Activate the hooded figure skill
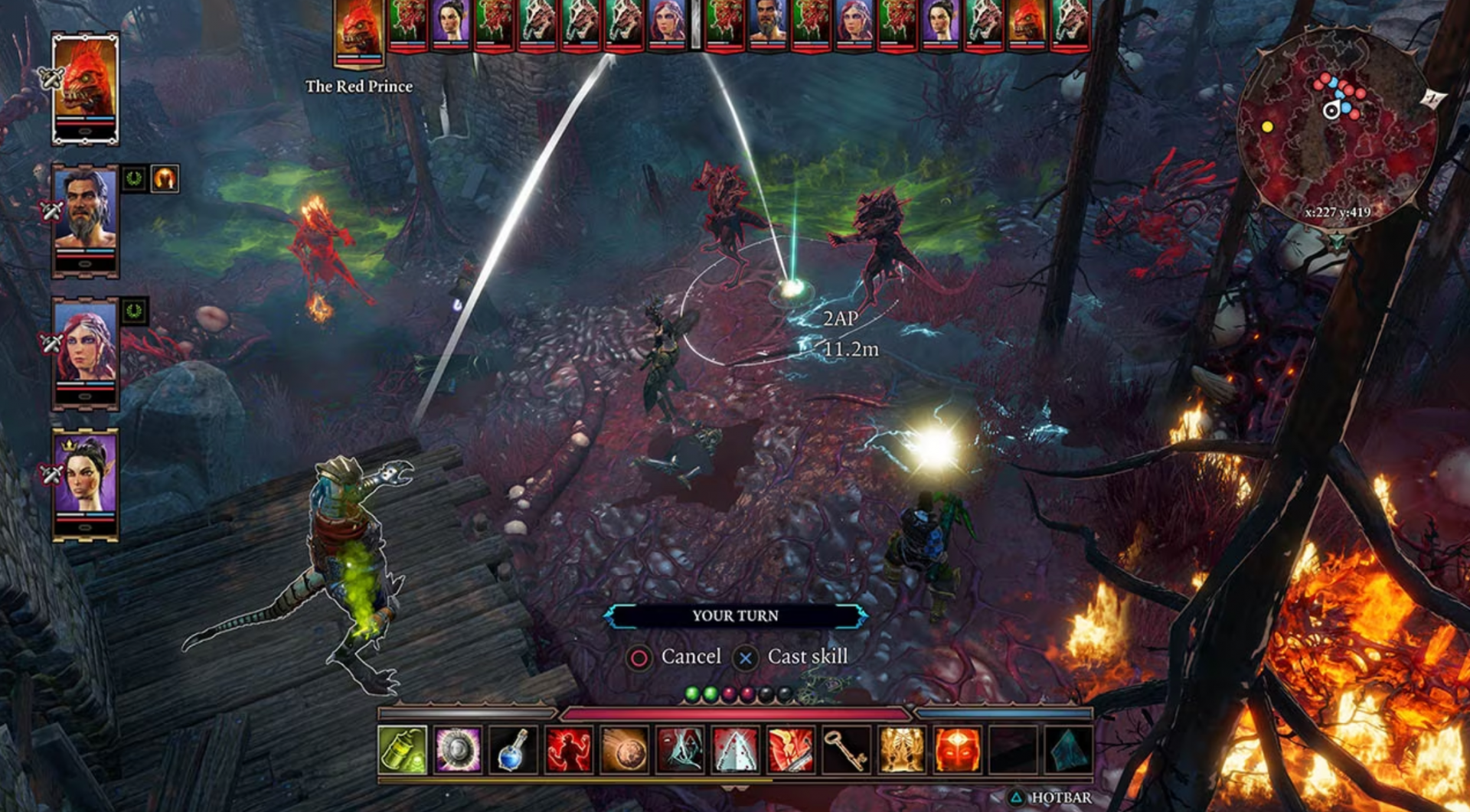Screen dimensions: 1470x812 (680, 750)
